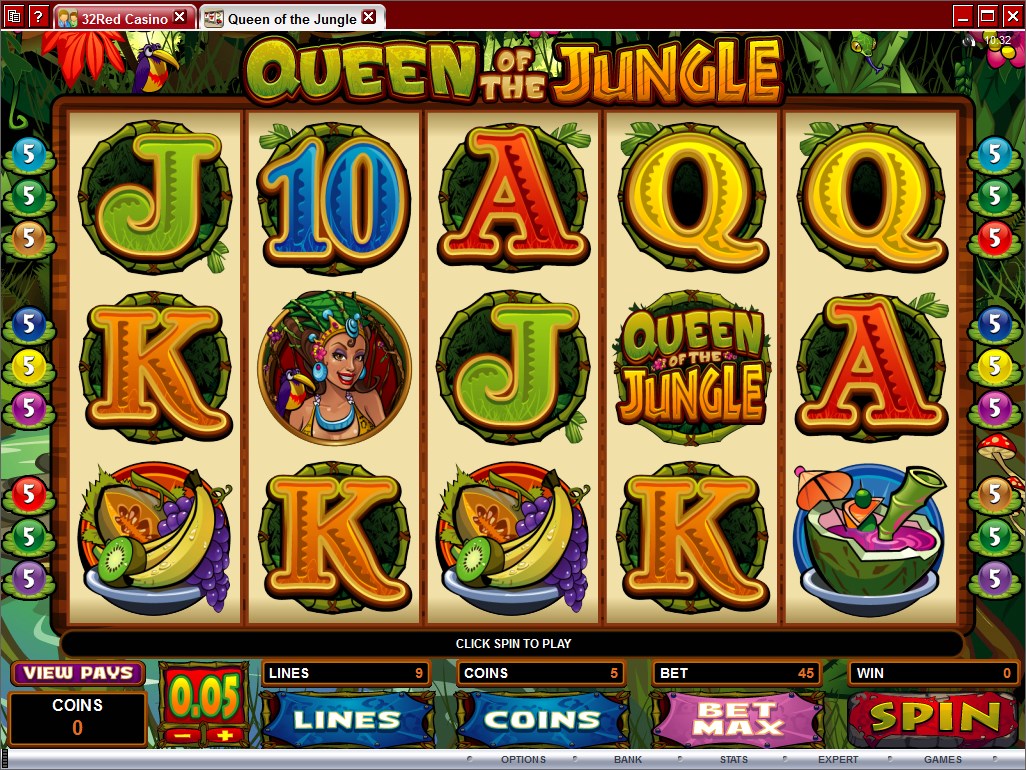Show the STATS panel

coord(733,760)
